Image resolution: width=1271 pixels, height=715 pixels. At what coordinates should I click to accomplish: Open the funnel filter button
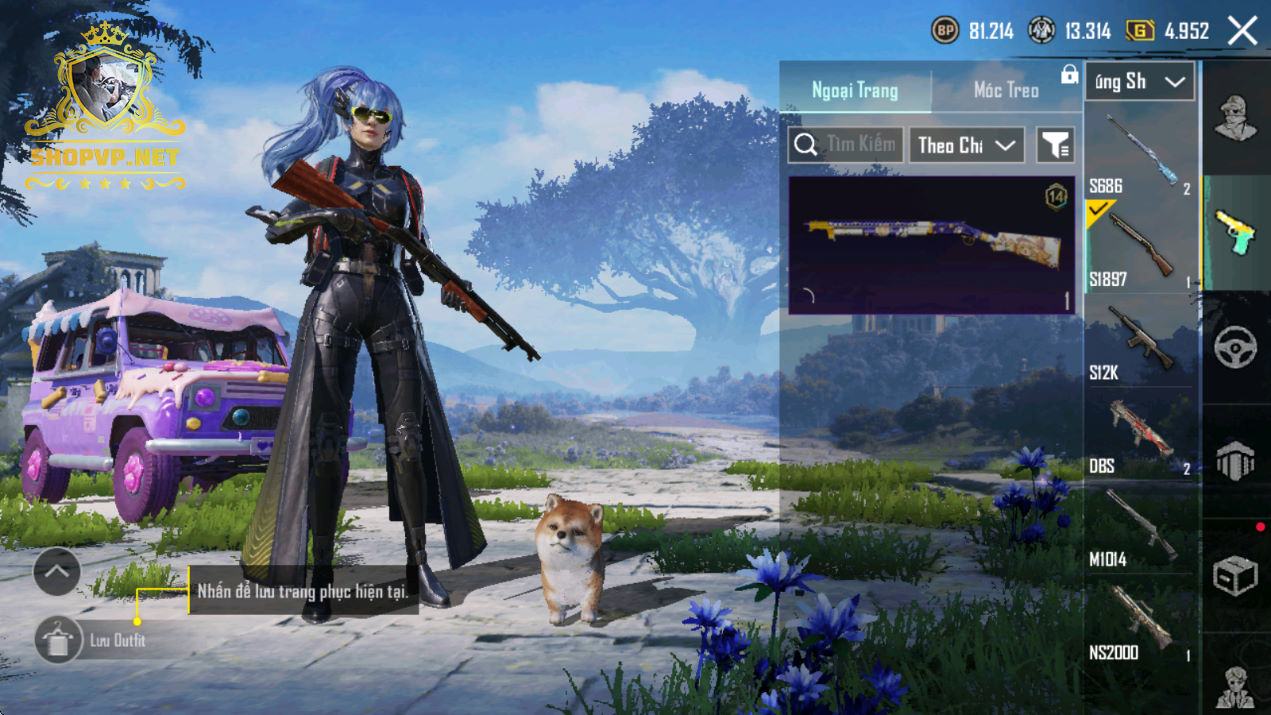pyautogui.click(x=1055, y=146)
